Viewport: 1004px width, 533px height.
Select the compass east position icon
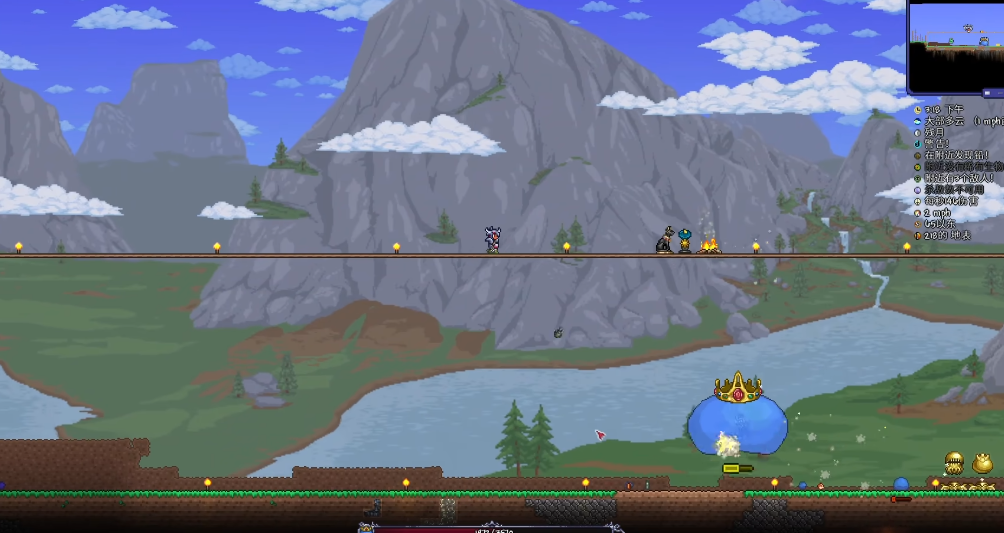pyautogui.click(x=917, y=224)
